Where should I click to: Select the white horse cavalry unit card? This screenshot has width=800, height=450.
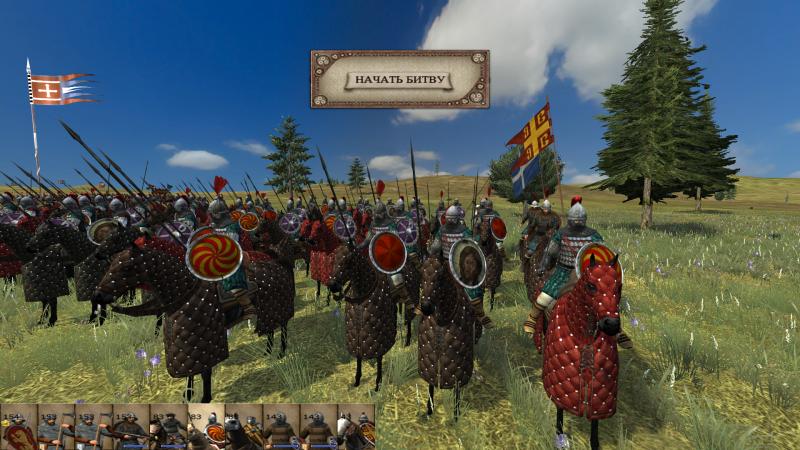pyautogui.click(x=356, y=429)
